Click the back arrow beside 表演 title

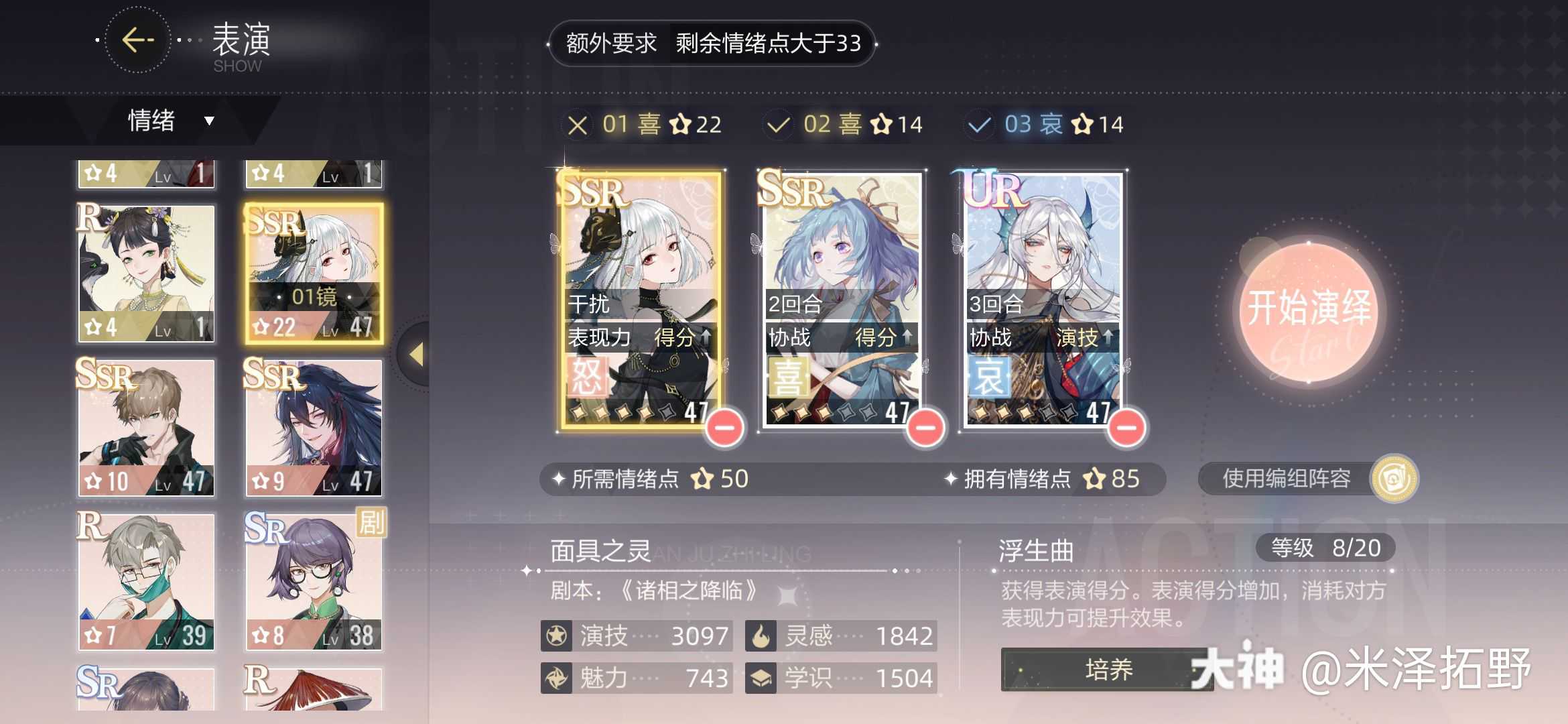(x=137, y=40)
